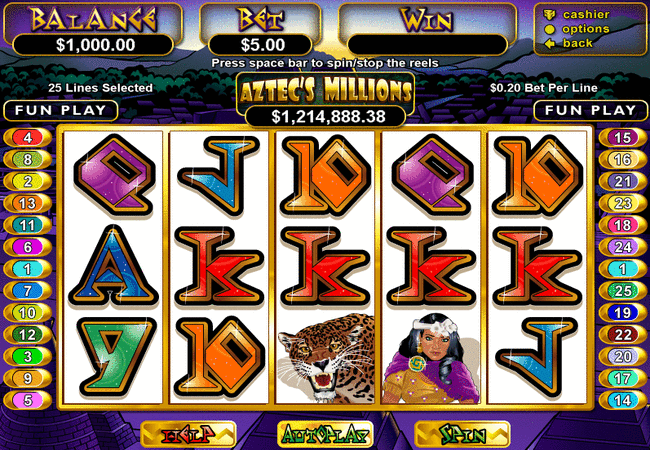
Task: Select payline number 22
Action: (622, 334)
